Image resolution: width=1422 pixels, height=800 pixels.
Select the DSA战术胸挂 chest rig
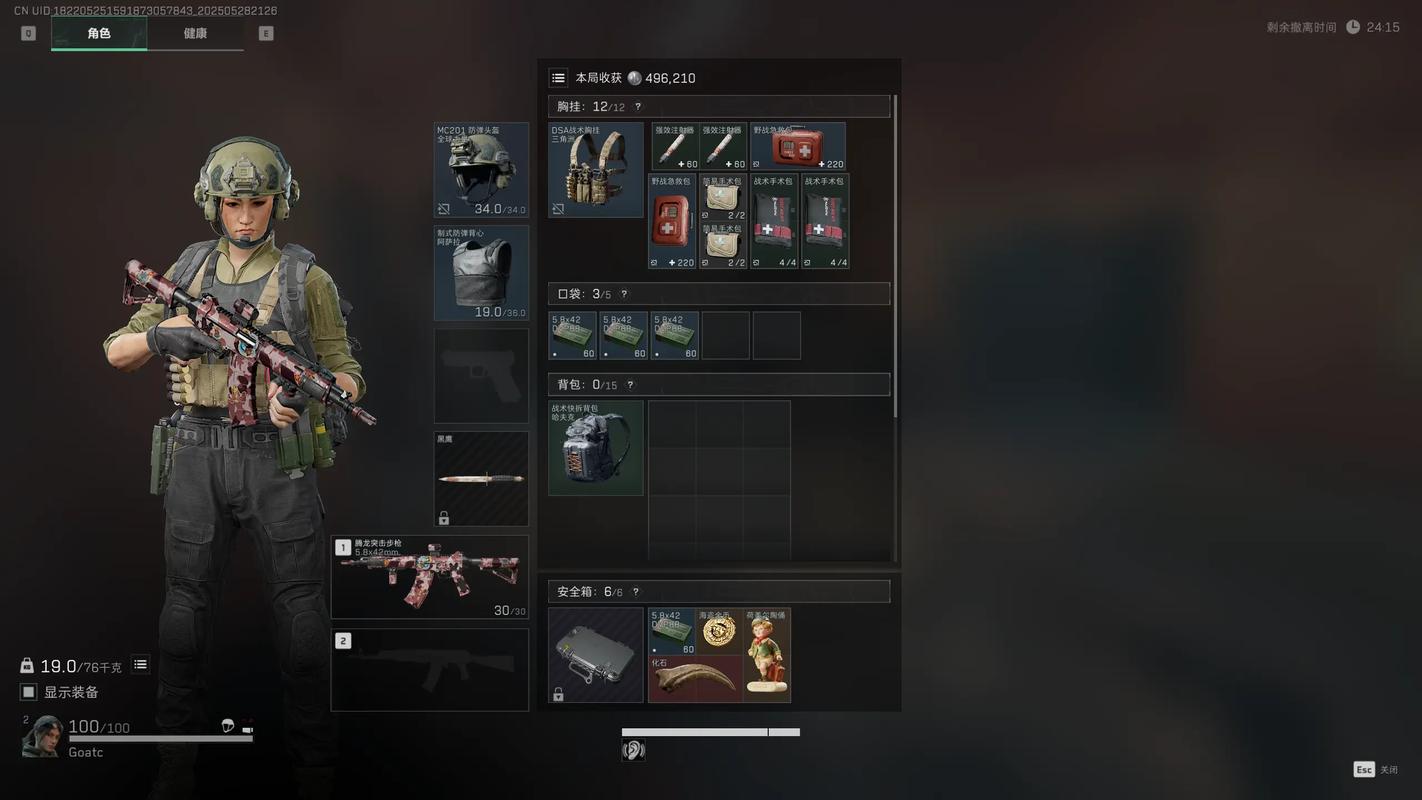(x=596, y=170)
